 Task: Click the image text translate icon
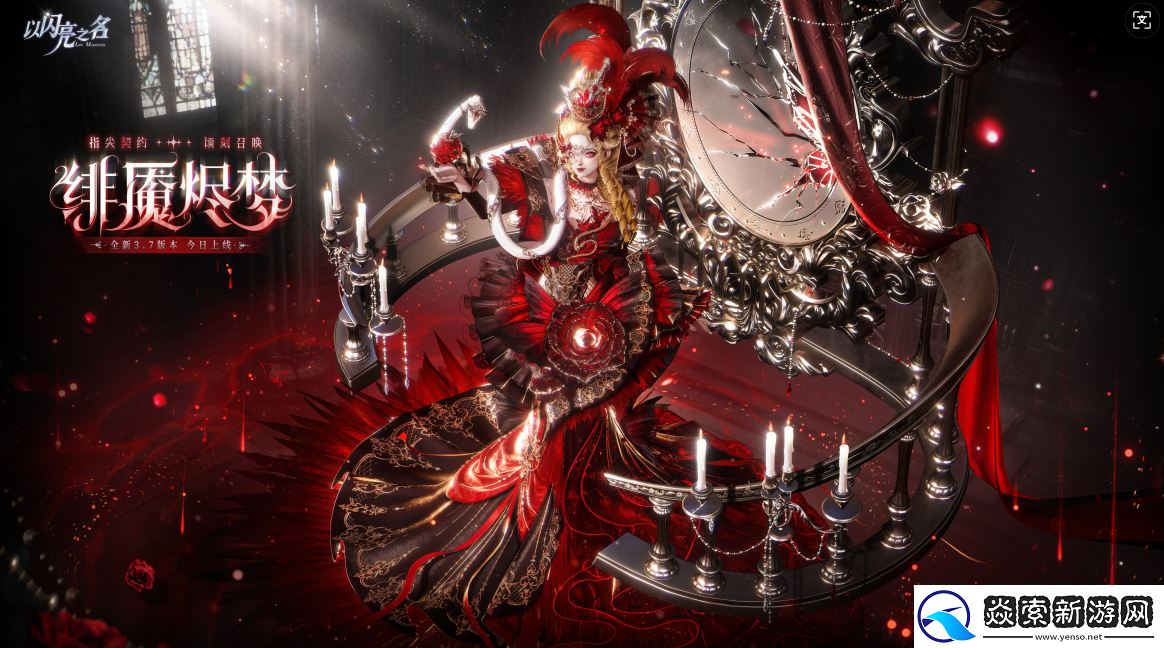[x=1141, y=20]
